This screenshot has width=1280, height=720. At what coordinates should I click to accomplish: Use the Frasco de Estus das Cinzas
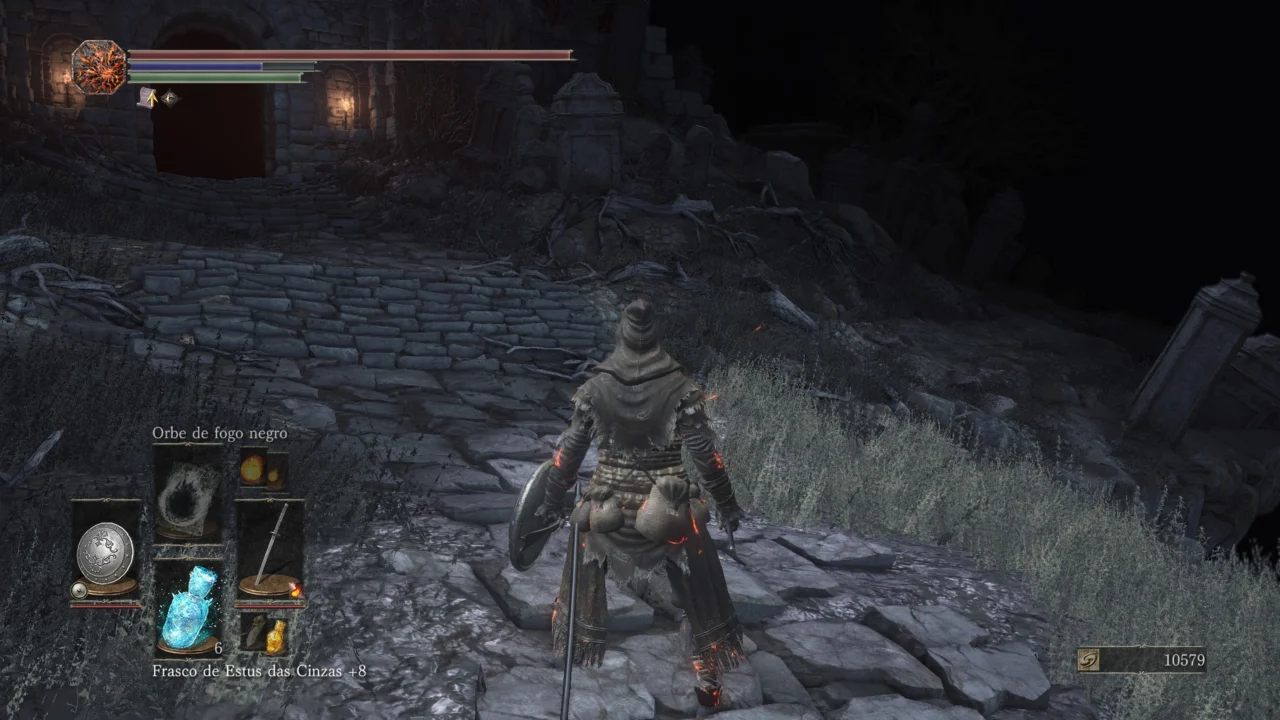[188, 608]
